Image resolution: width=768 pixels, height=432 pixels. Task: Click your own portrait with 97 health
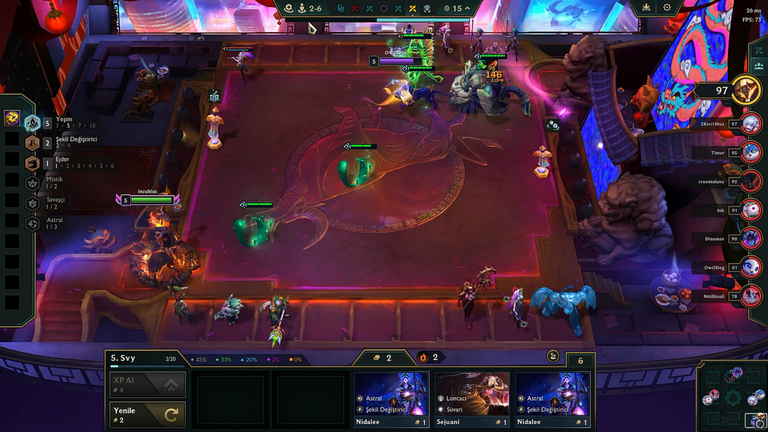745,90
